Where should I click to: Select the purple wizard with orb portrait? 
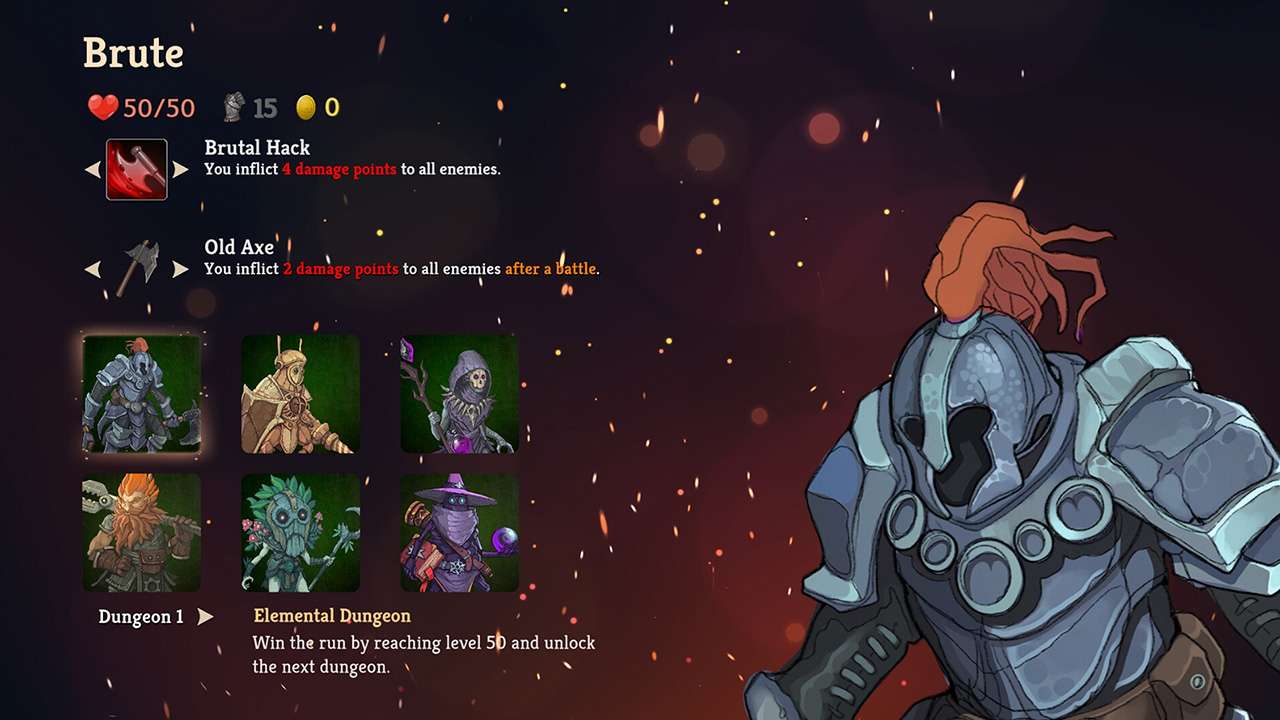460,533
